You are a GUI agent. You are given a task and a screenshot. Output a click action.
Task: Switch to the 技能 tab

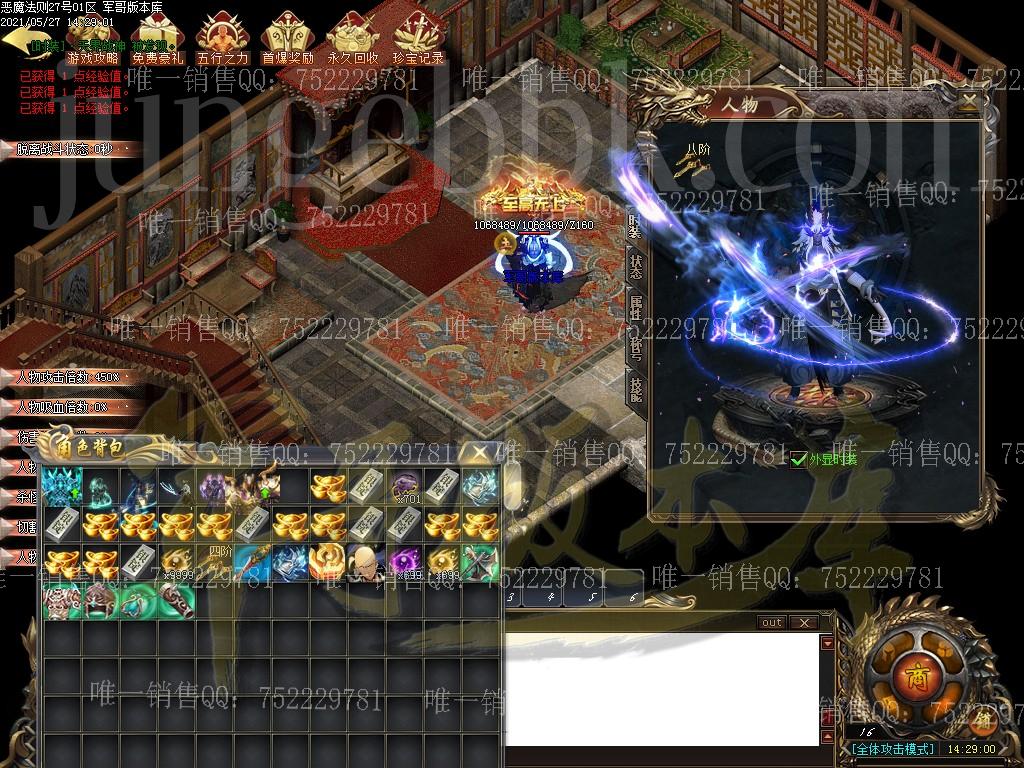click(636, 388)
